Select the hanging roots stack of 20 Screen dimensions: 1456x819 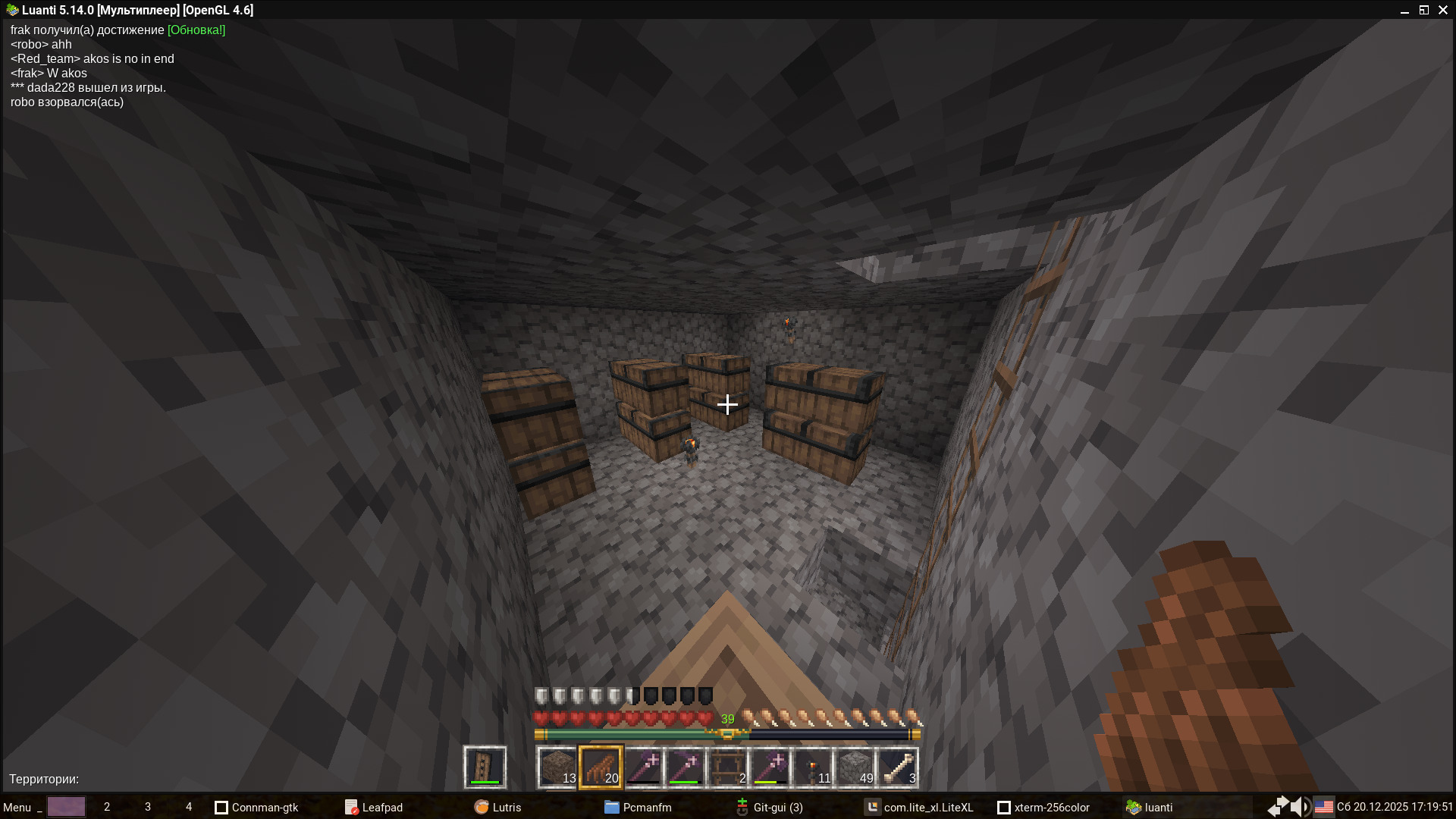point(601,767)
